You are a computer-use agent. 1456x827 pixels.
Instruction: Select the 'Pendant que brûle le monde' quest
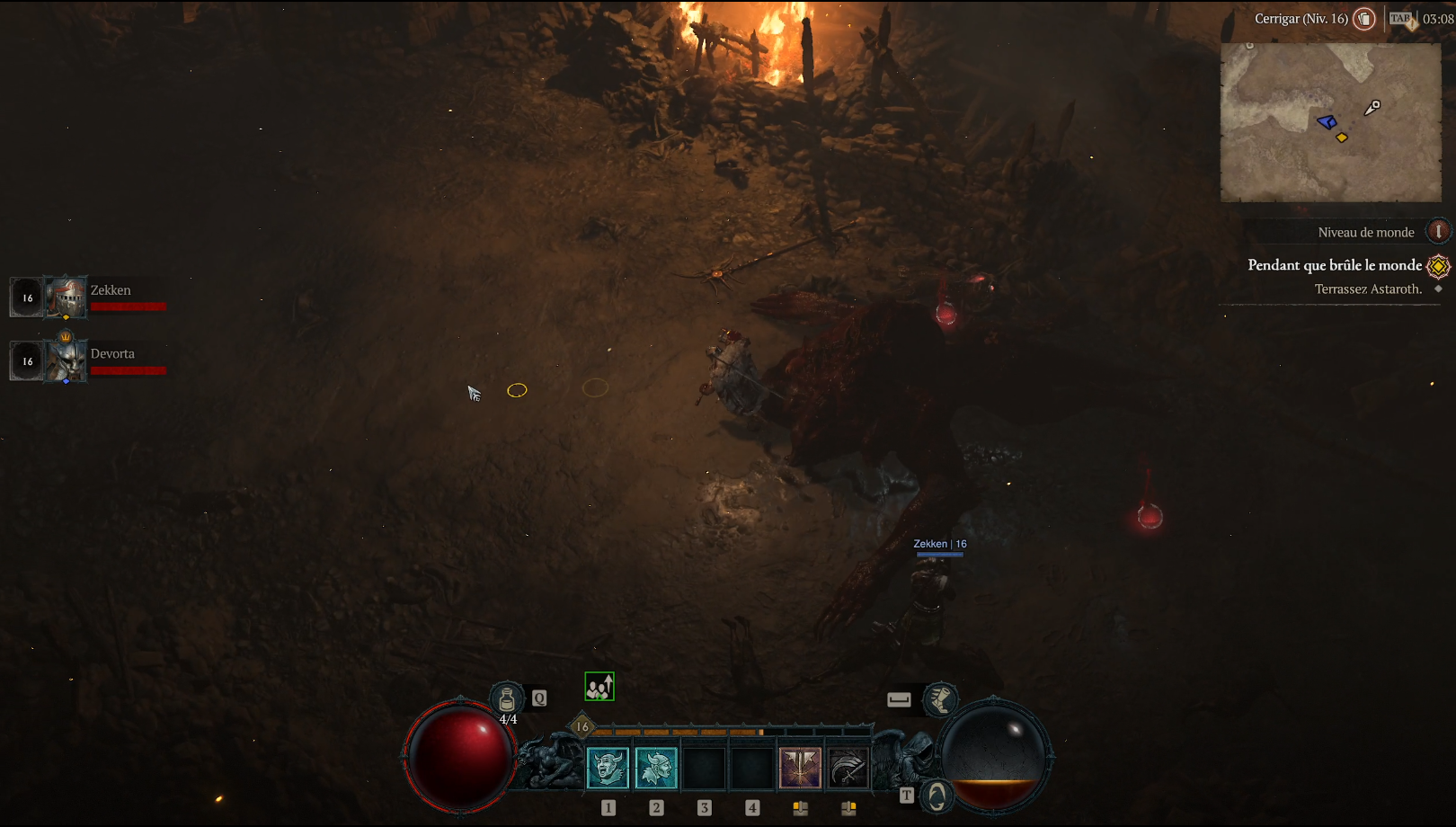click(x=1335, y=265)
